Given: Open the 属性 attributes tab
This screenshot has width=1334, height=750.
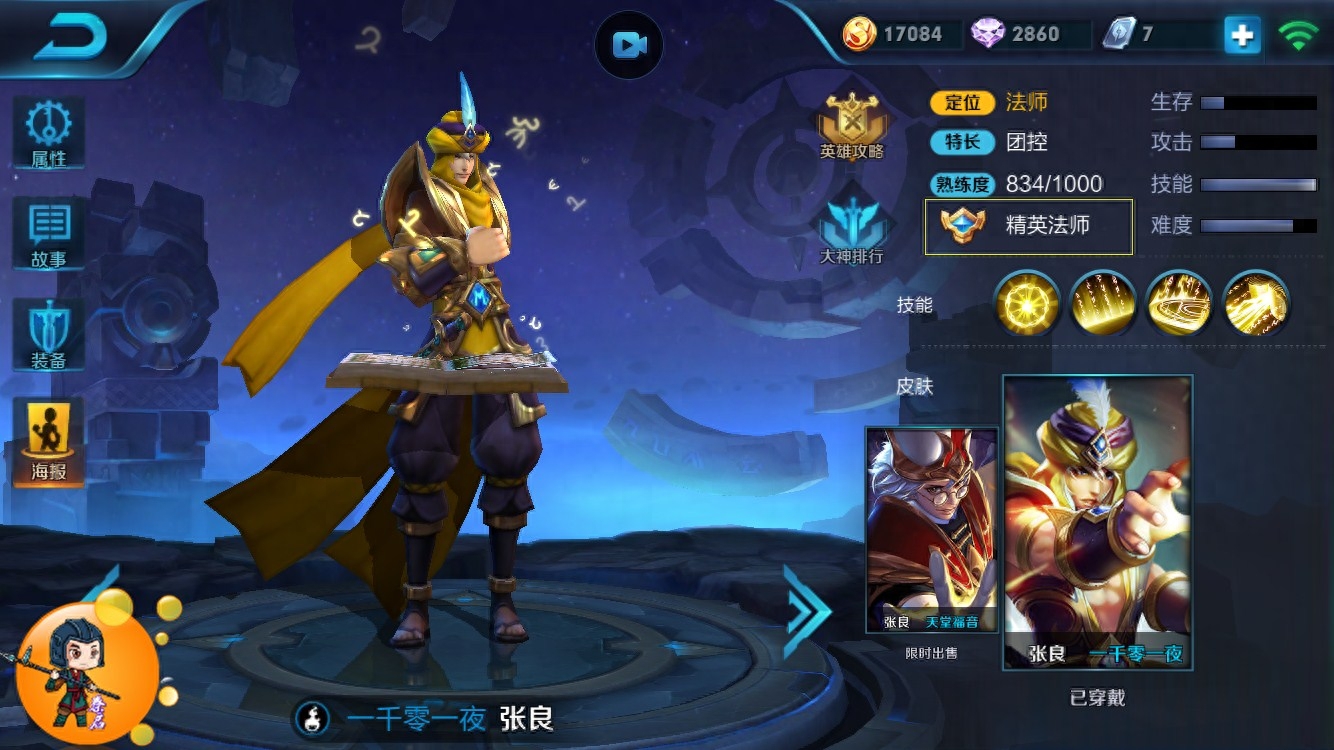Looking at the screenshot, I should 48,133.
